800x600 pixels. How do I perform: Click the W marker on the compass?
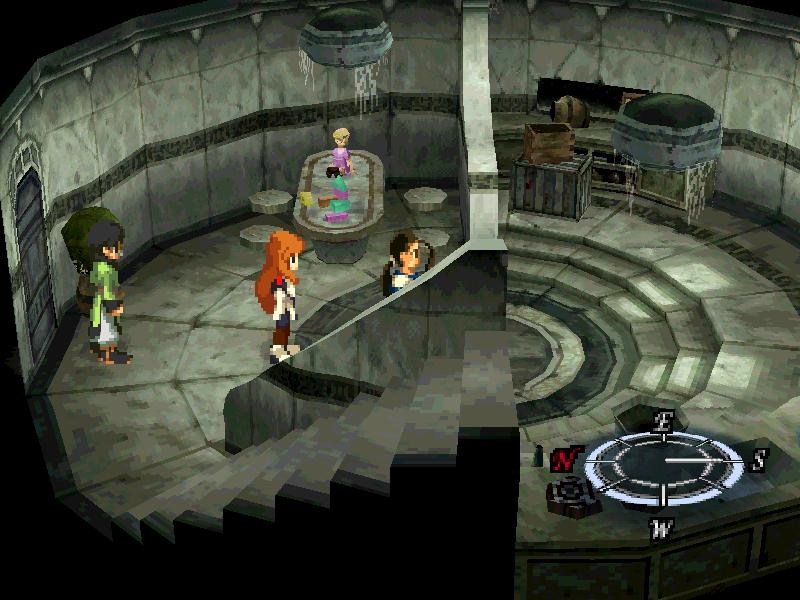tap(660, 527)
